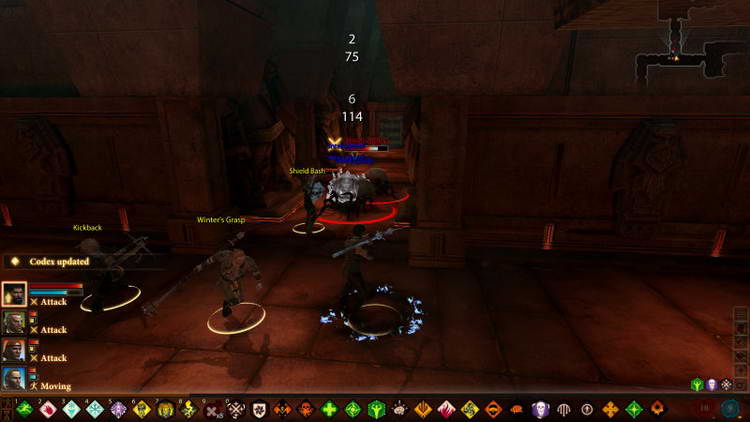Click the round teal potion button

[x=731, y=409]
